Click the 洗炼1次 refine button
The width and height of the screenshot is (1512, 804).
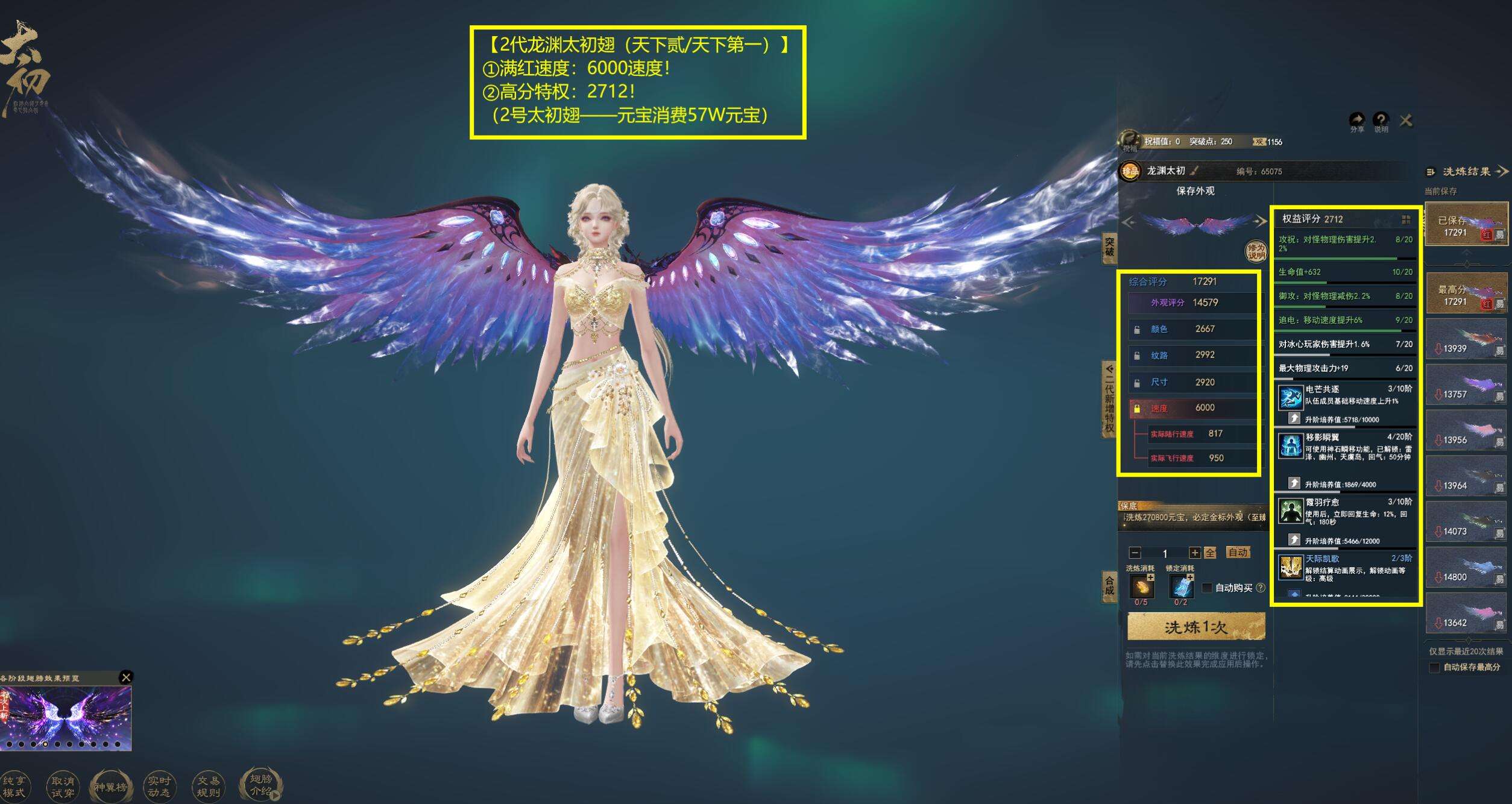1195,627
